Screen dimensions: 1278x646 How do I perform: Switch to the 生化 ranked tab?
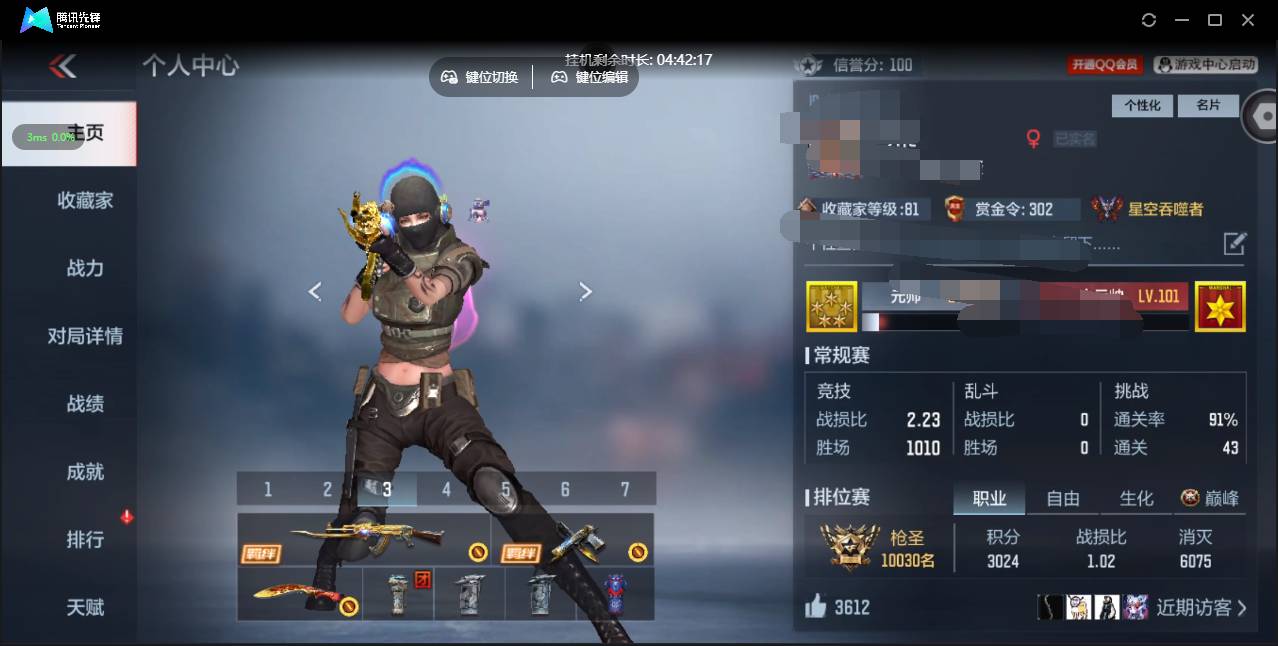click(x=1136, y=498)
